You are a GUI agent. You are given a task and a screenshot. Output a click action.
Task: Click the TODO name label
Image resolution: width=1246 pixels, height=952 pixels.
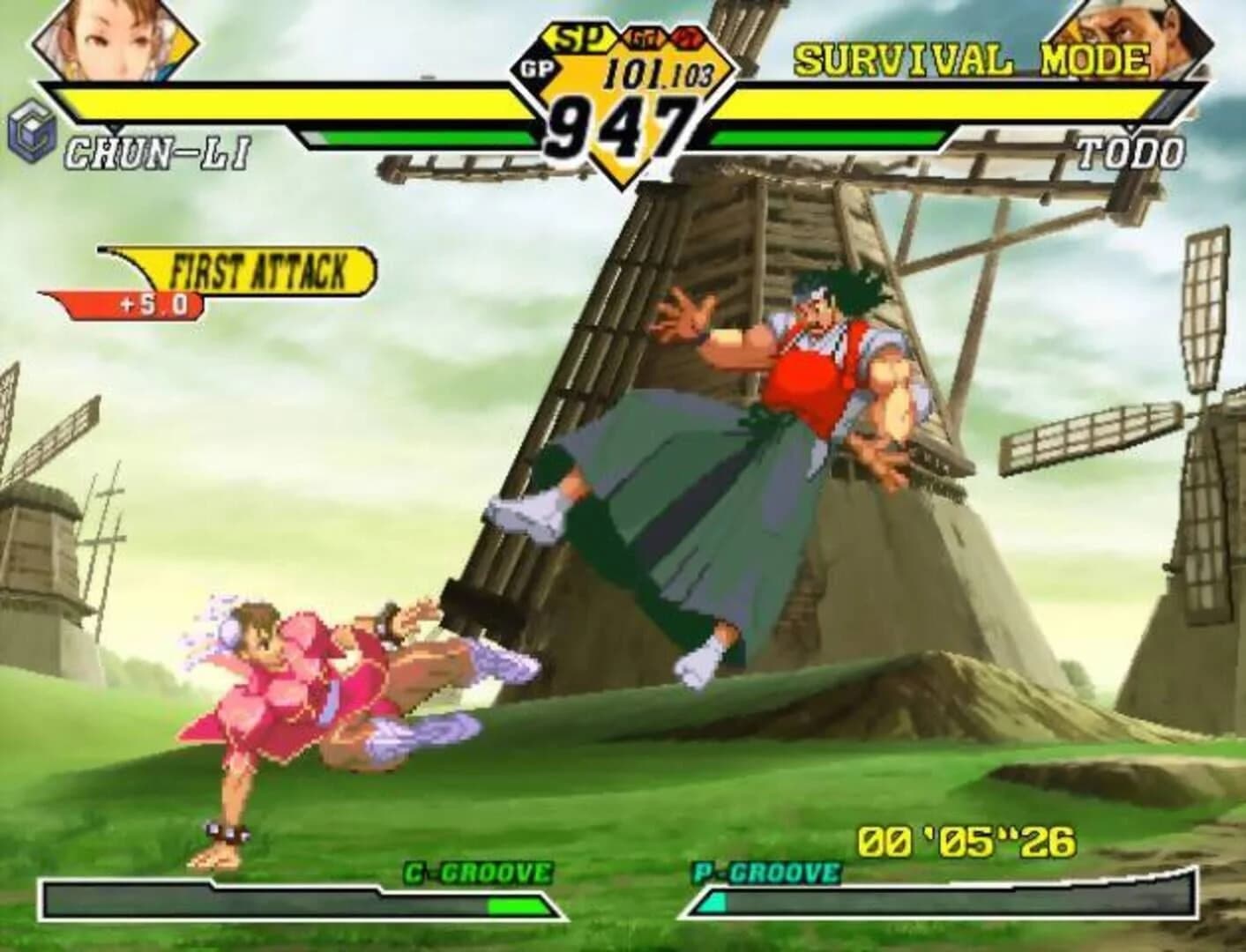pos(1133,152)
